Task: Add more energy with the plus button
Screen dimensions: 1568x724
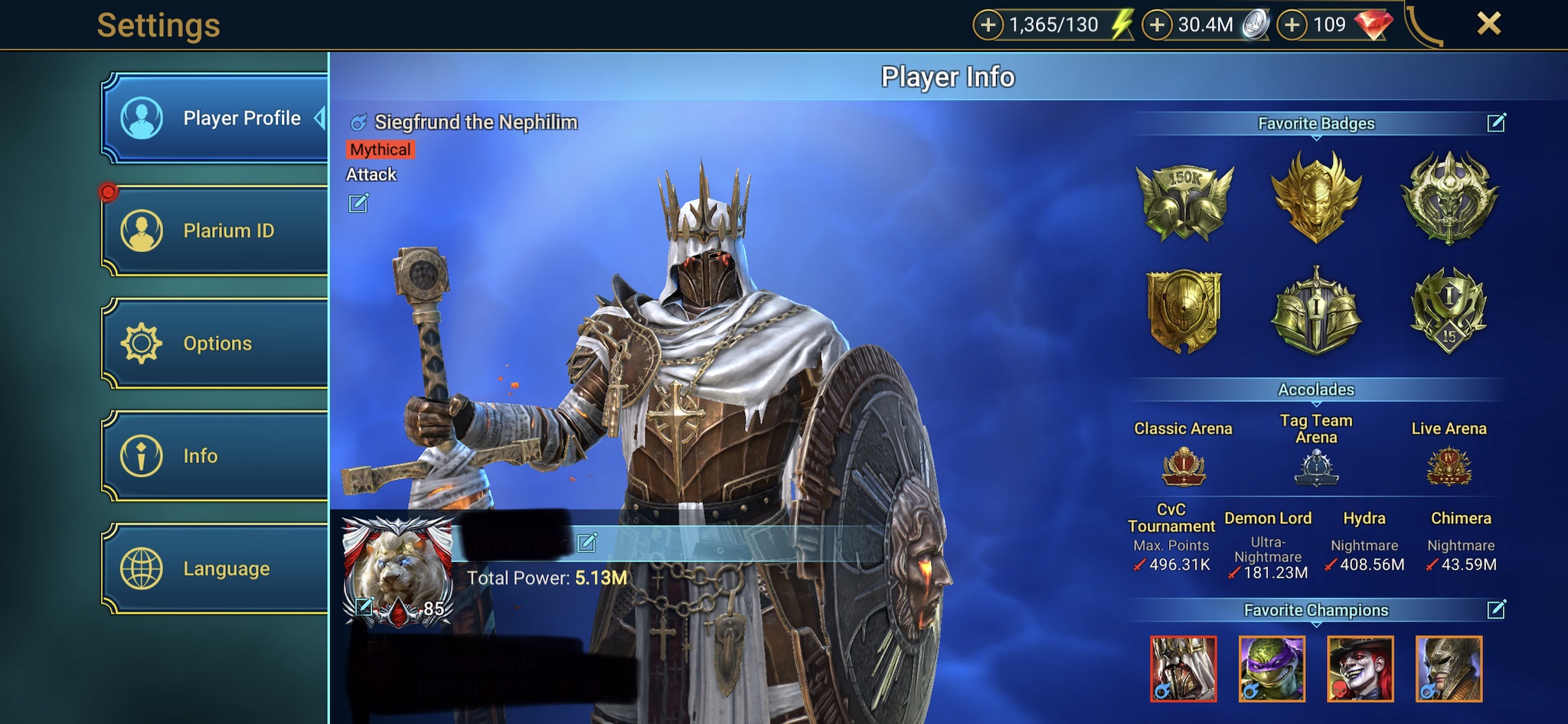Action: pos(988,25)
